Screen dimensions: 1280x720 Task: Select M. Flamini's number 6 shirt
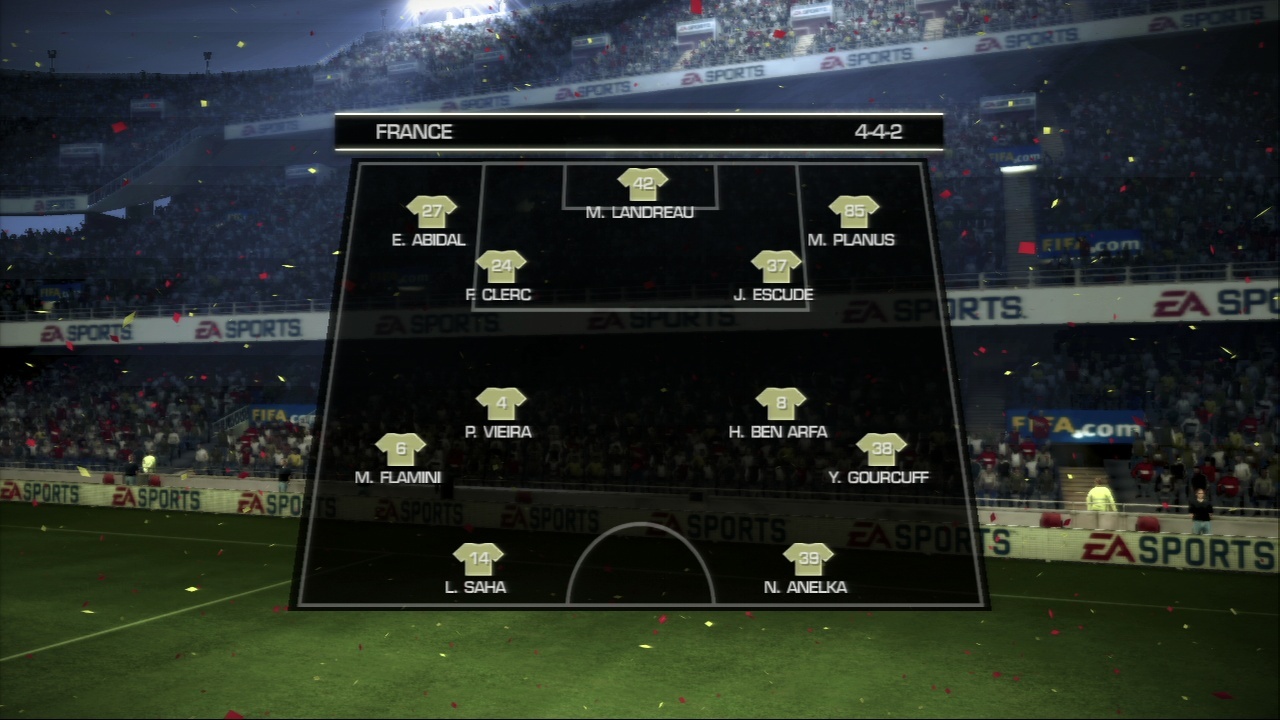click(400, 450)
